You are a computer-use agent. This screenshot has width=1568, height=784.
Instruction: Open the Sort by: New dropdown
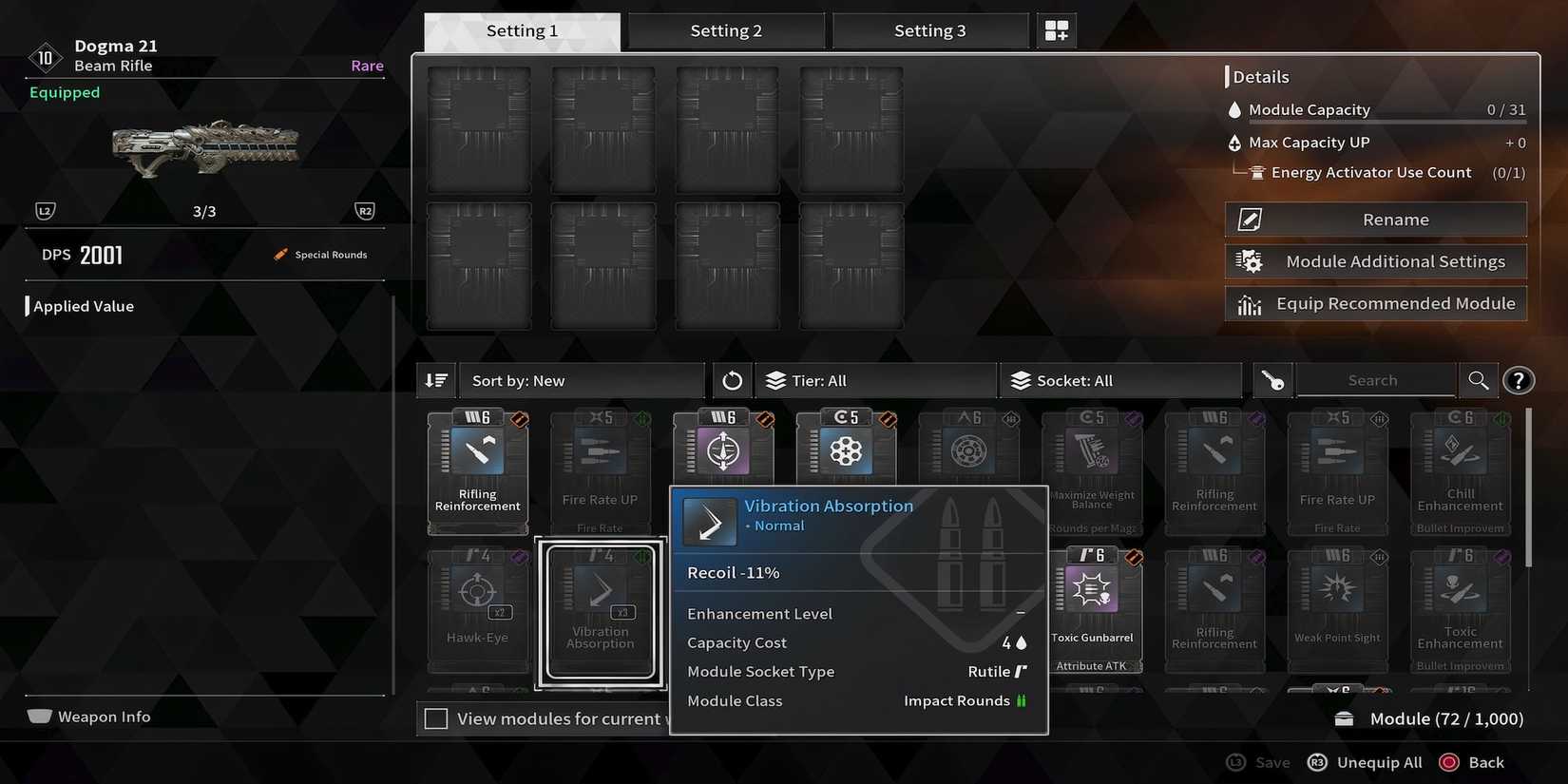point(583,380)
